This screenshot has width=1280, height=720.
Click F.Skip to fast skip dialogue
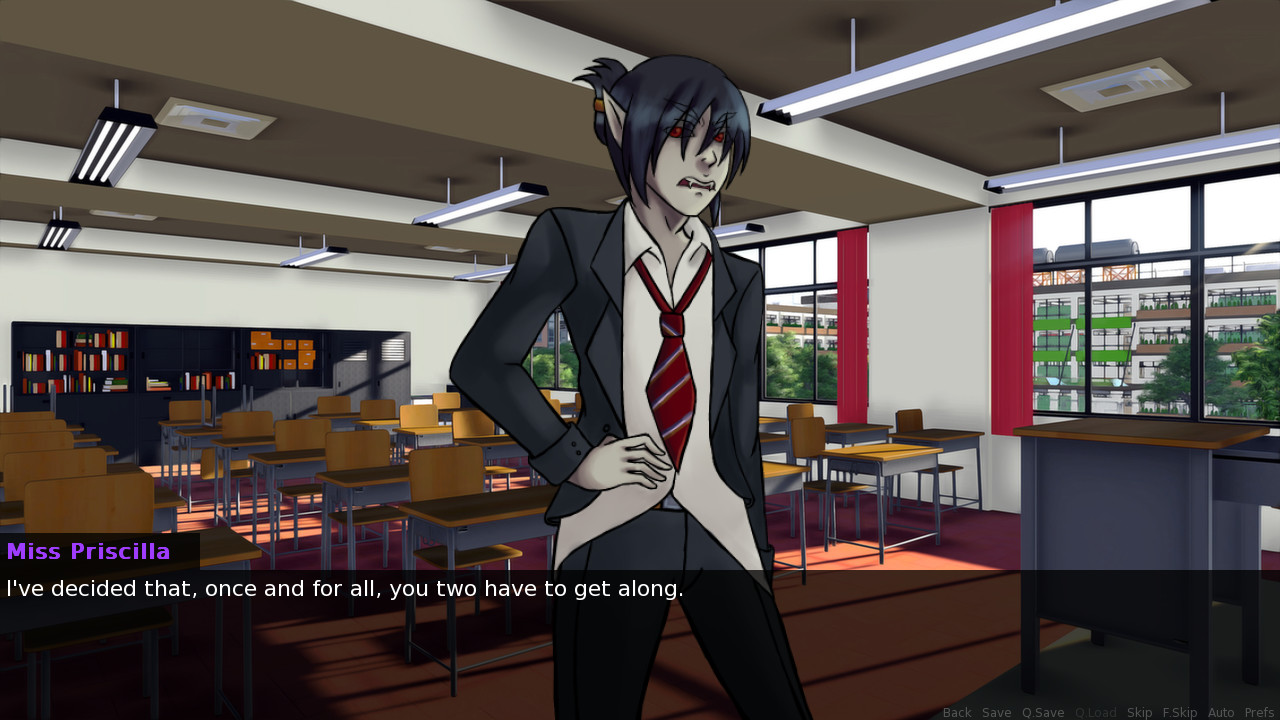pos(1179,712)
